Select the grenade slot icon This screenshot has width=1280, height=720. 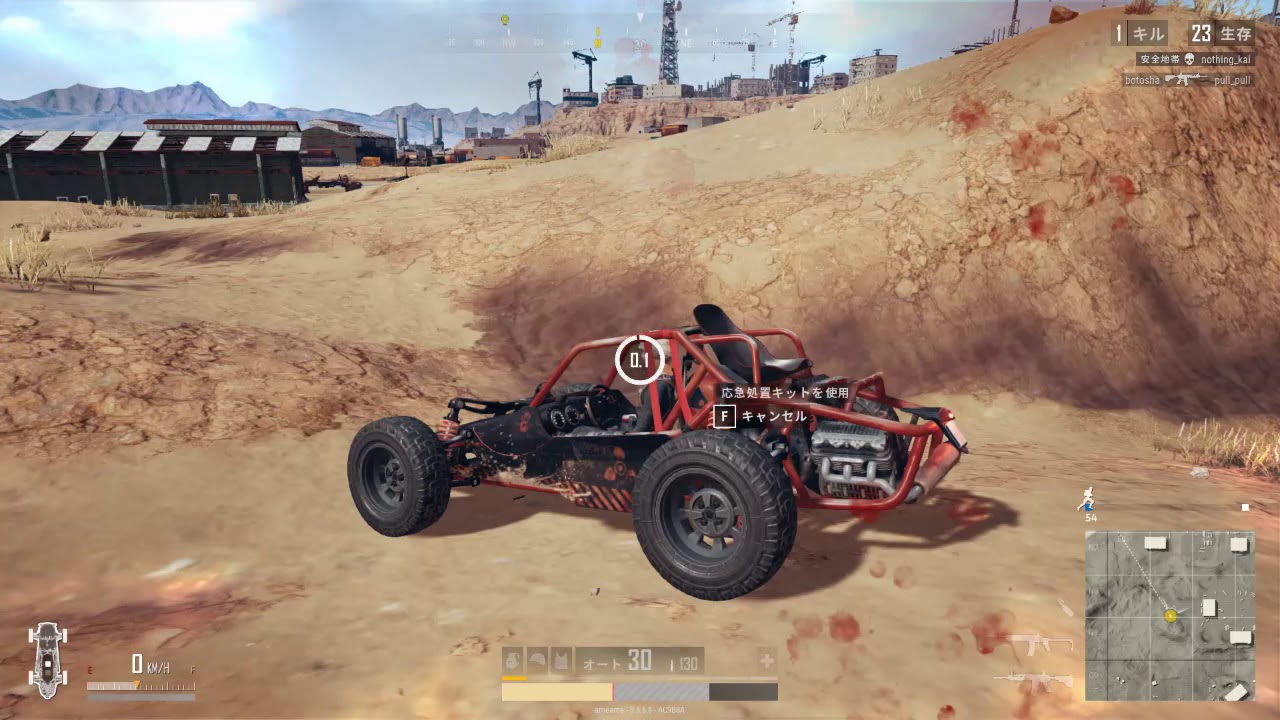click(x=512, y=660)
